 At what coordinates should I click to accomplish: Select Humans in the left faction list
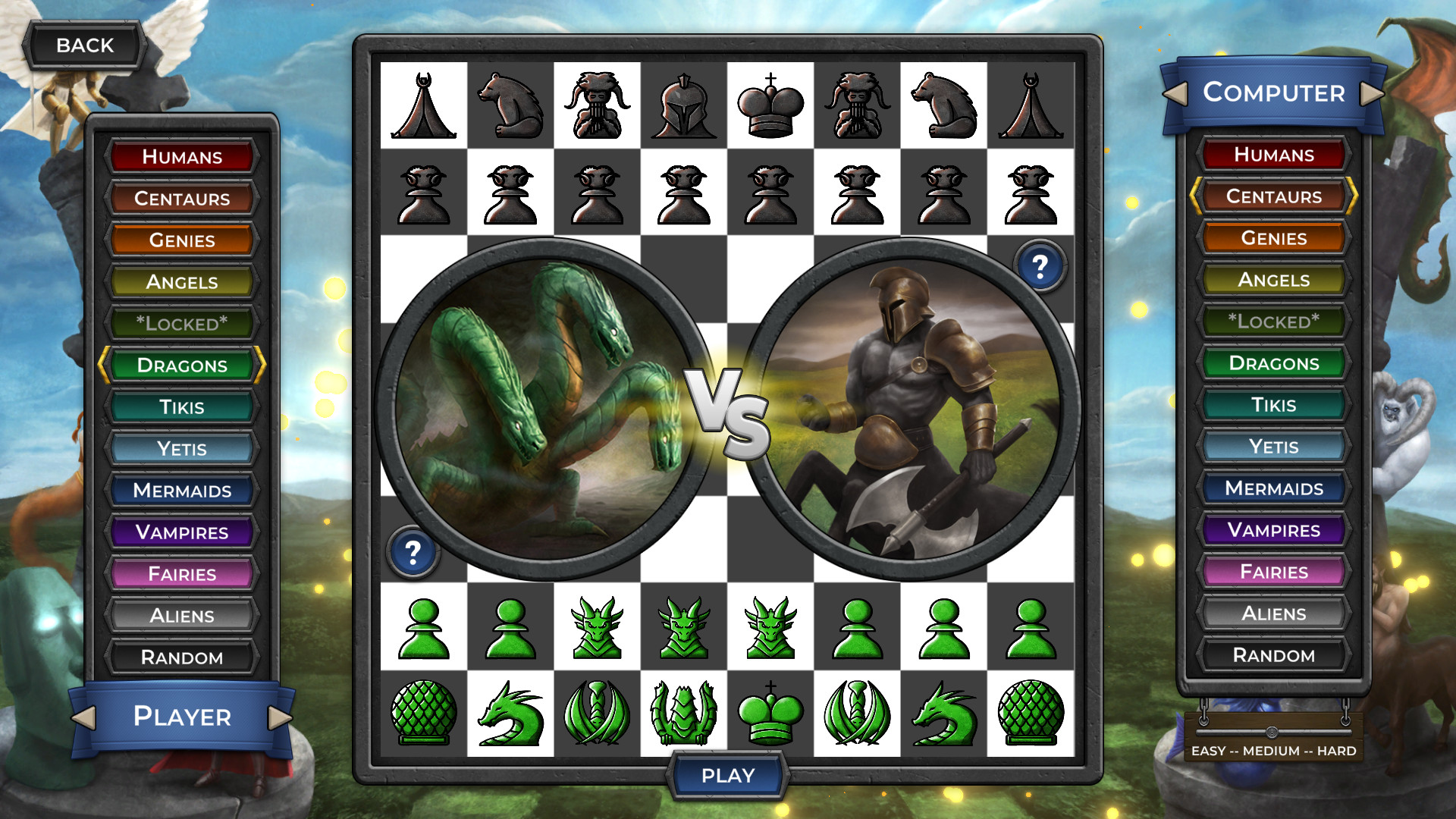point(182,157)
